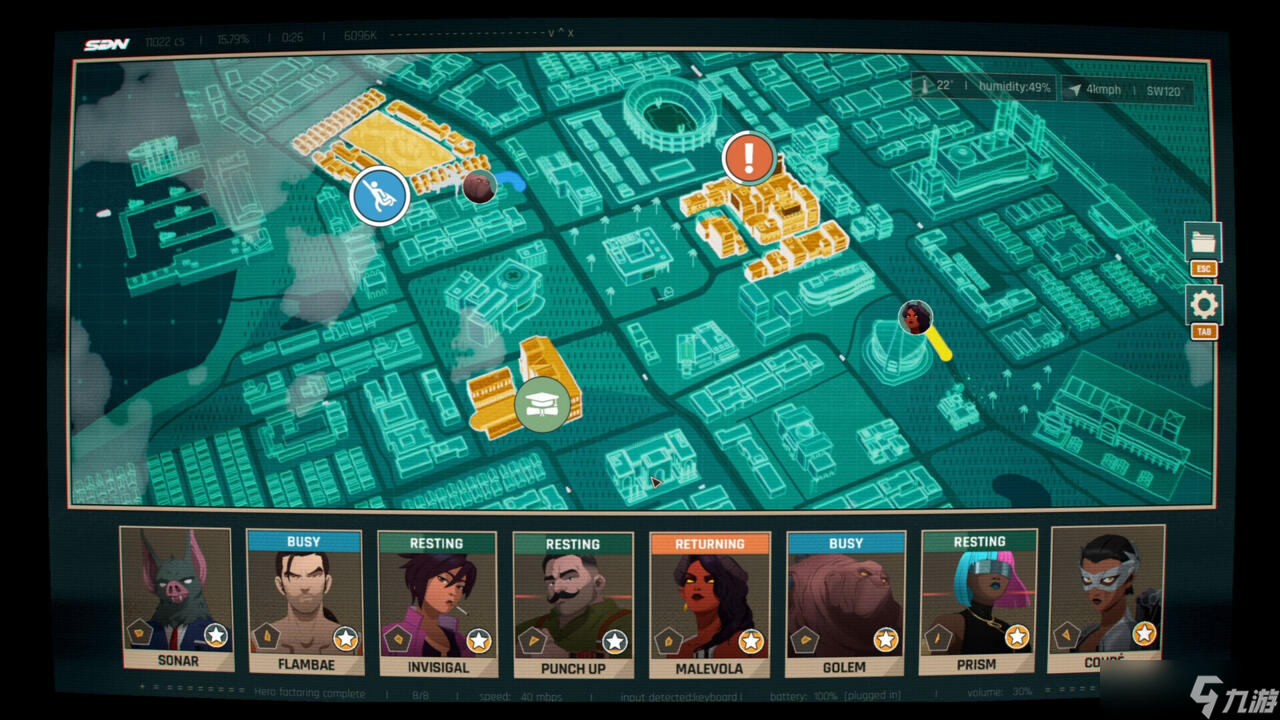Screen dimensions: 1280x720
Task: Select the Sonar hero card
Action: [177, 598]
